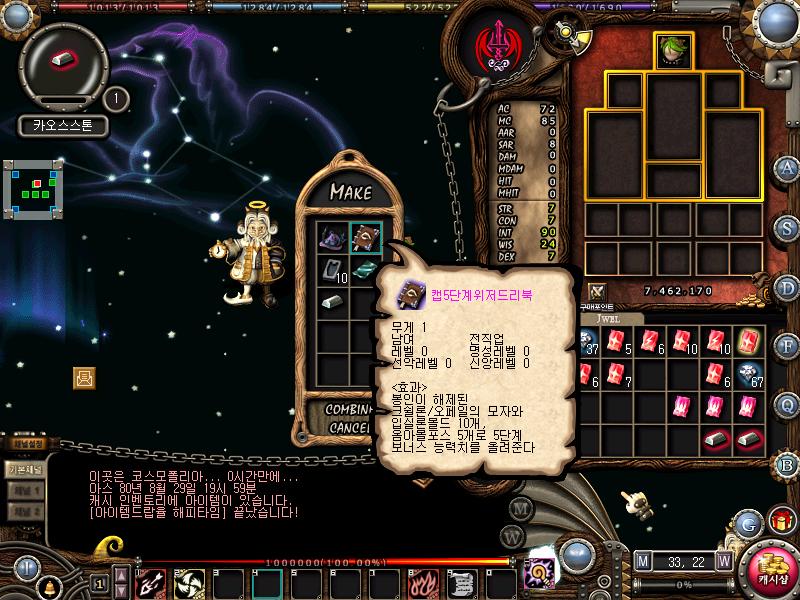The image size is (800, 600).
Task: Switch to the 기본채널 chat channel
Action: [x=23, y=469]
